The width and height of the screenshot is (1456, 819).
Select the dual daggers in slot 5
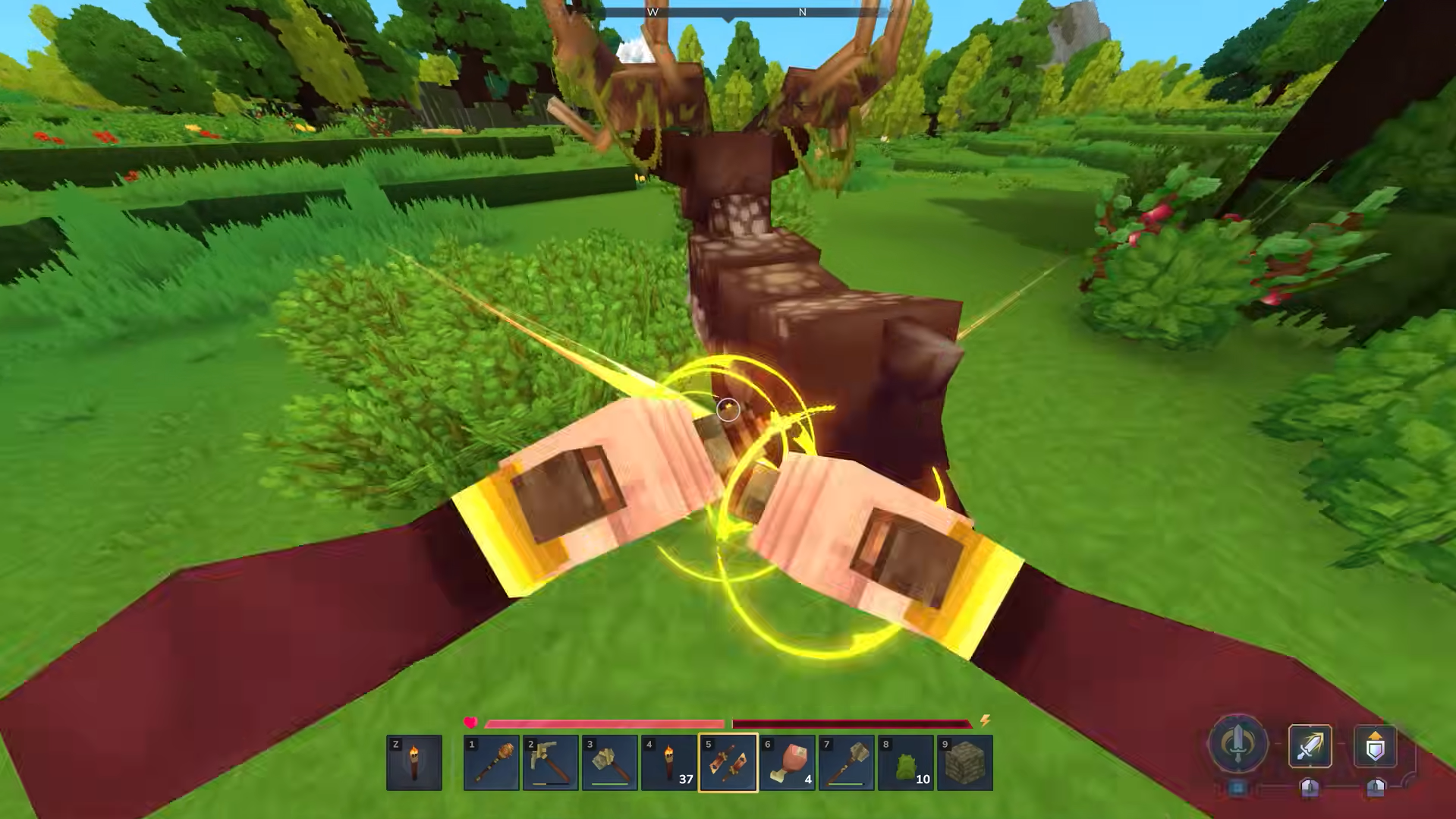(728, 761)
